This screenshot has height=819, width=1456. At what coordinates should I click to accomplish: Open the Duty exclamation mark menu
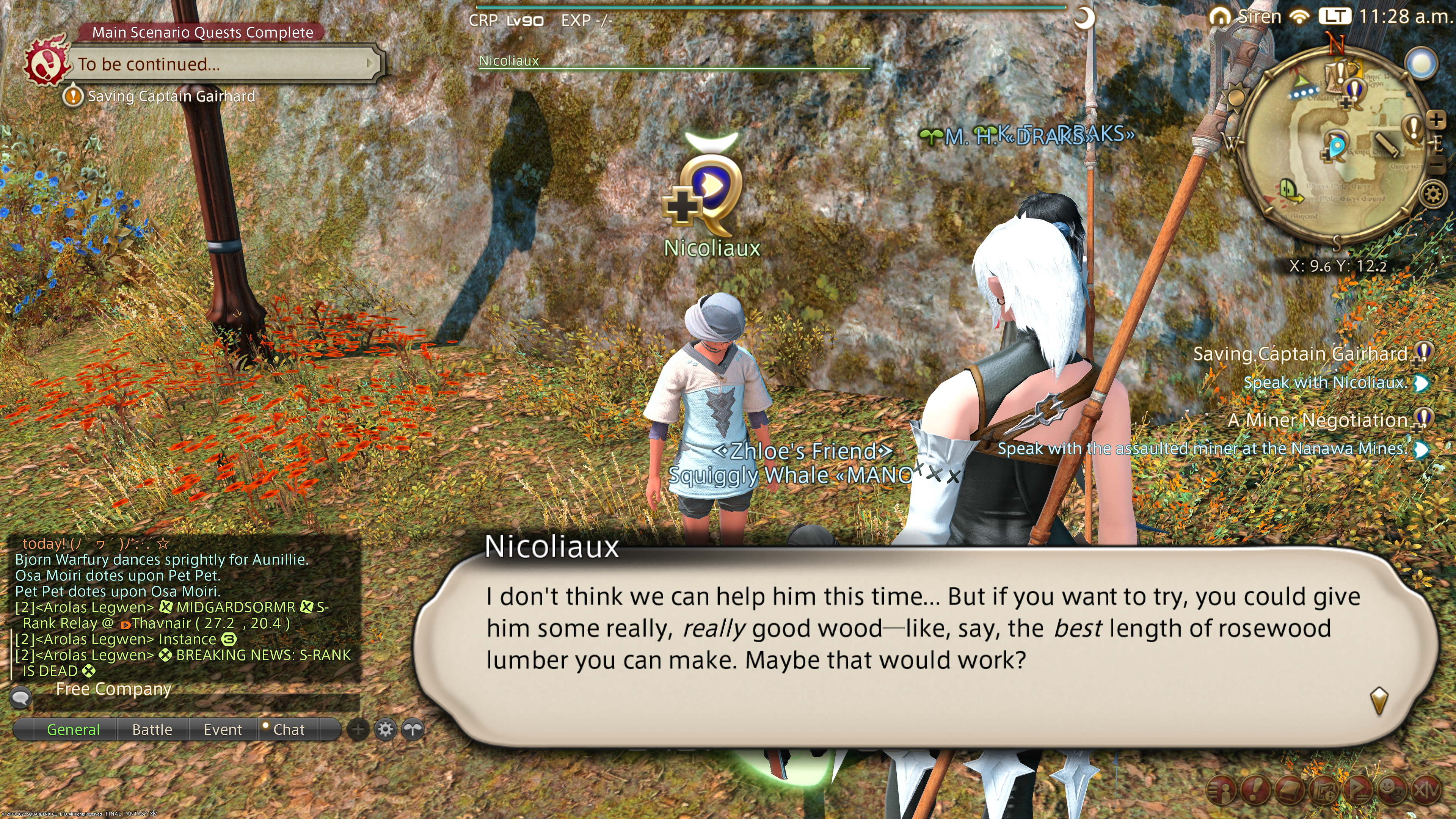1255,789
